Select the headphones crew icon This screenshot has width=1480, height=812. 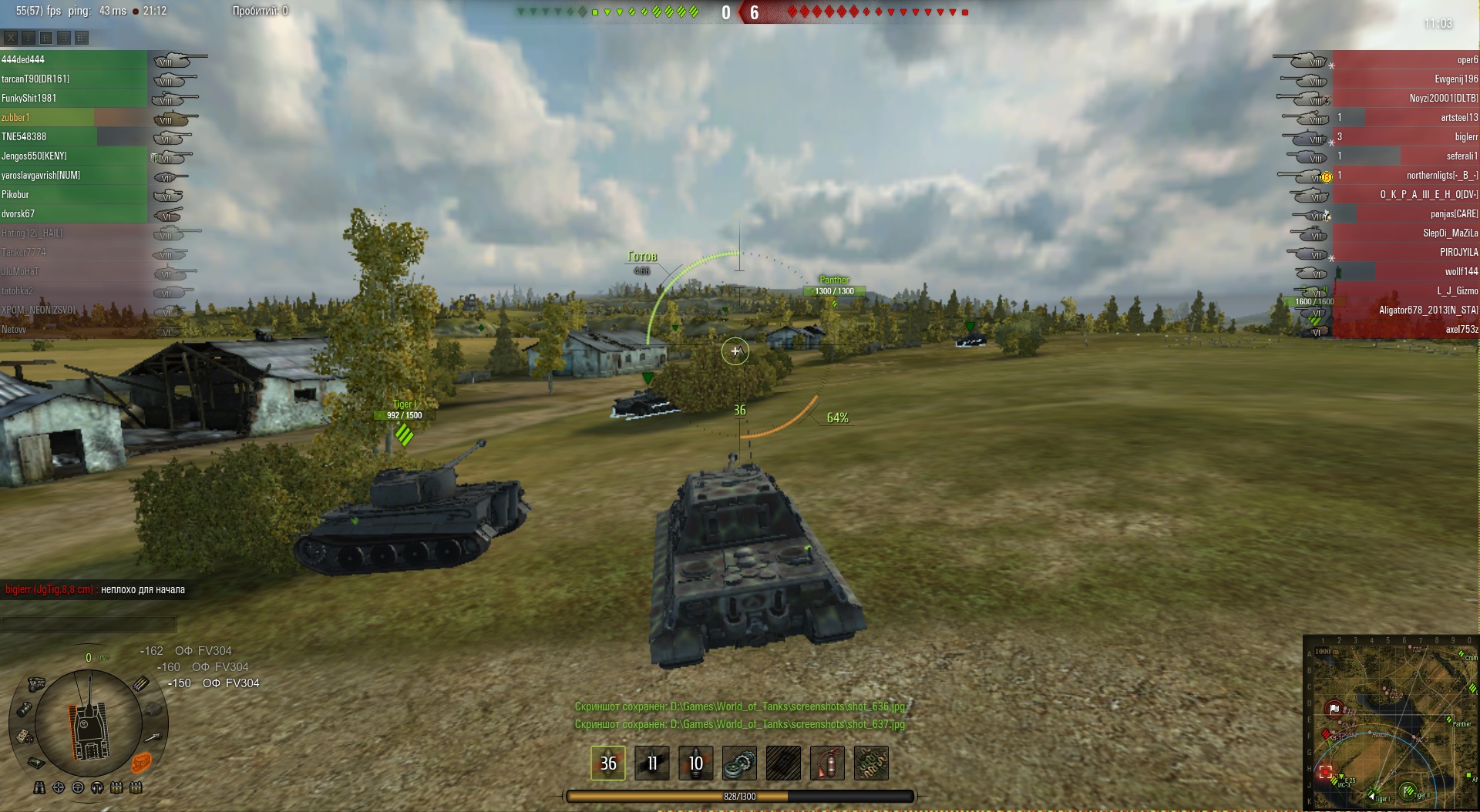click(x=97, y=787)
